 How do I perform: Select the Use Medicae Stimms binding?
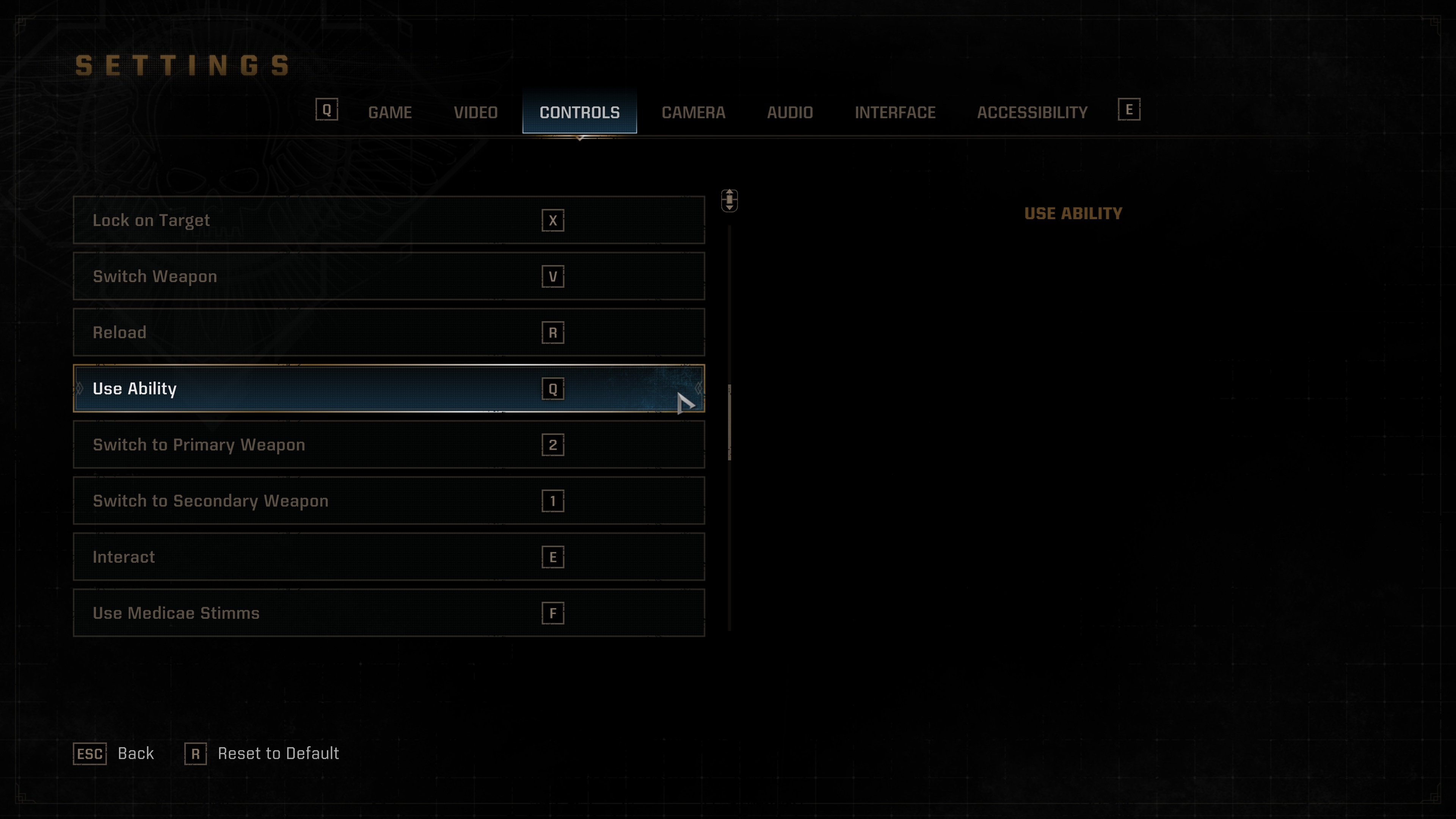[388, 613]
